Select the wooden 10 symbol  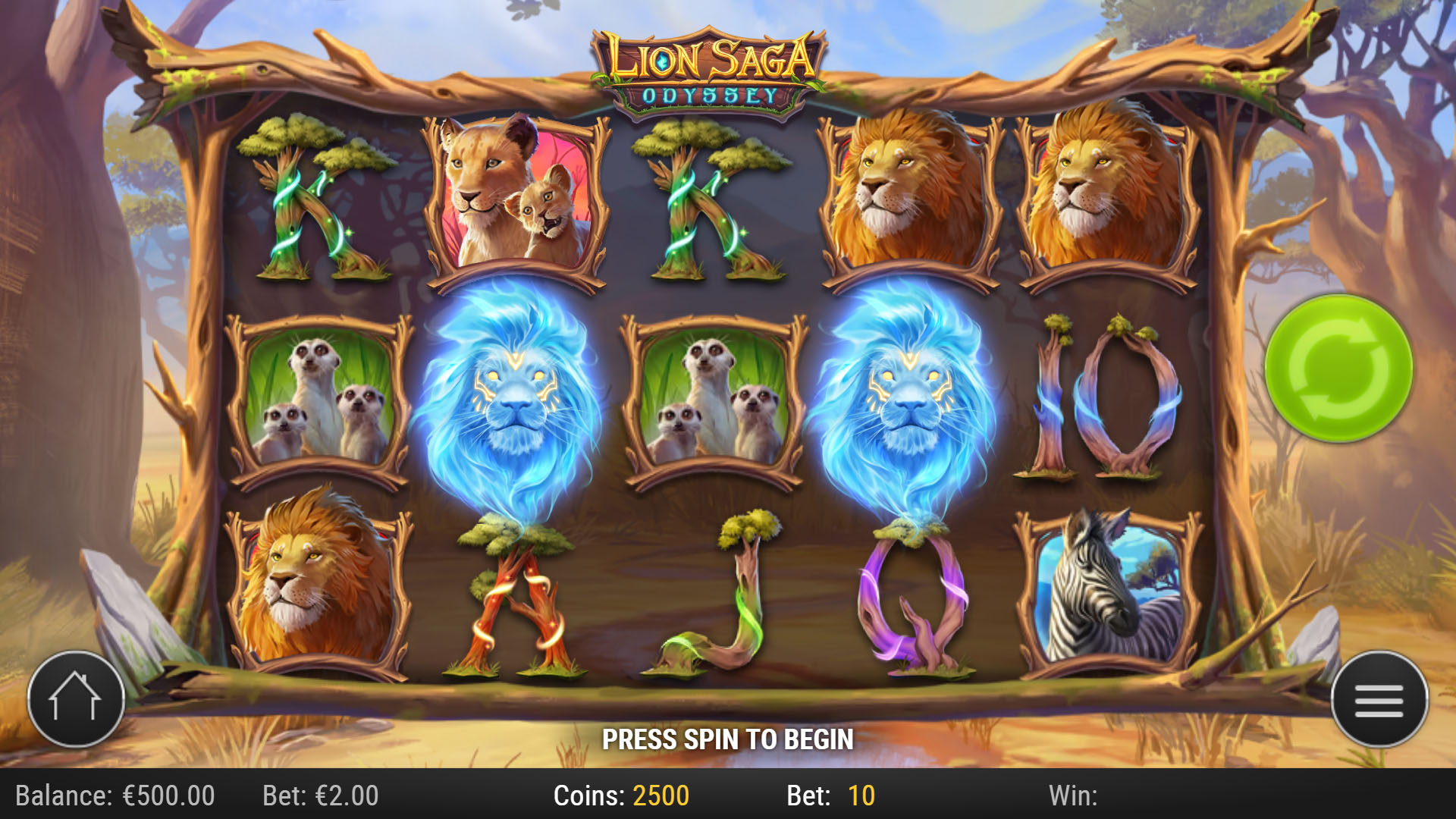pyautogui.click(x=1103, y=398)
